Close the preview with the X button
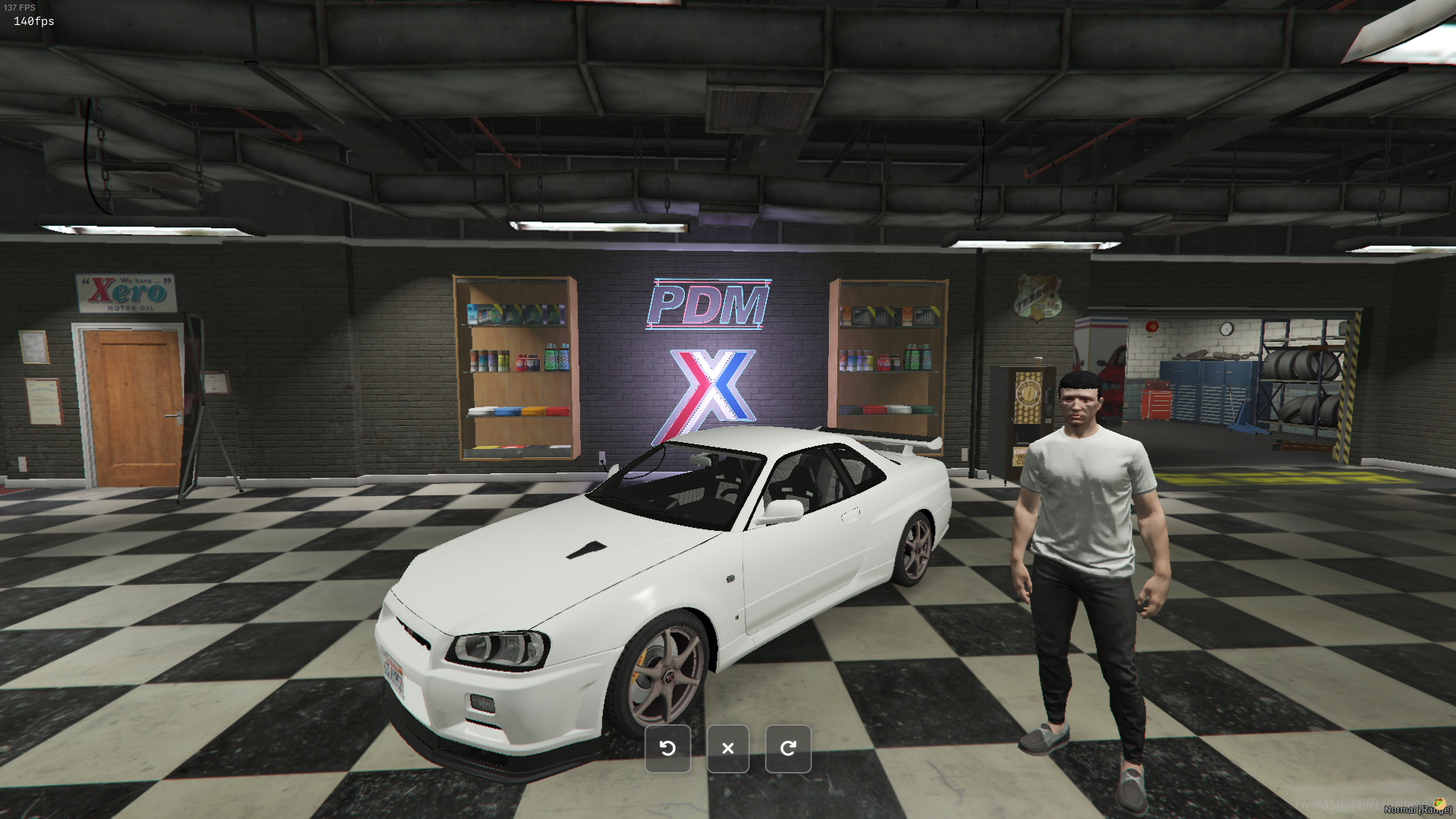The height and width of the screenshot is (819, 1456). tap(728, 748)
